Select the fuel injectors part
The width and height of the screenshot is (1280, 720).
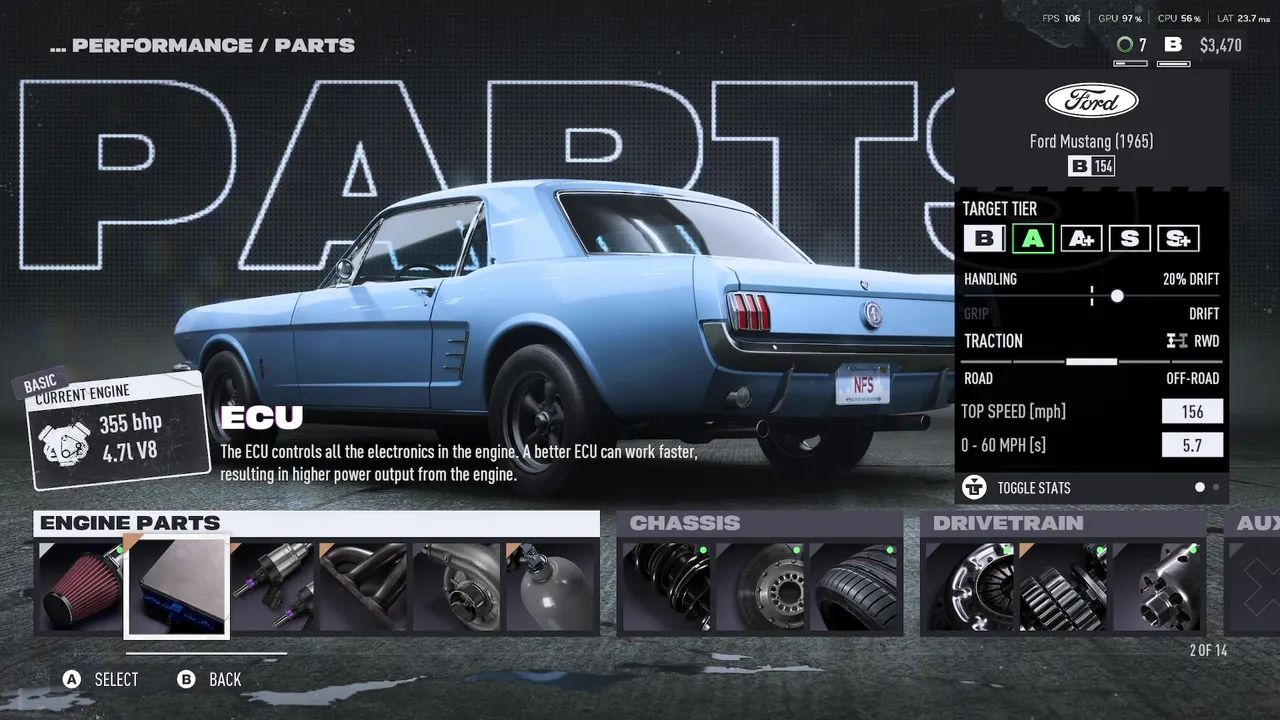273,588
